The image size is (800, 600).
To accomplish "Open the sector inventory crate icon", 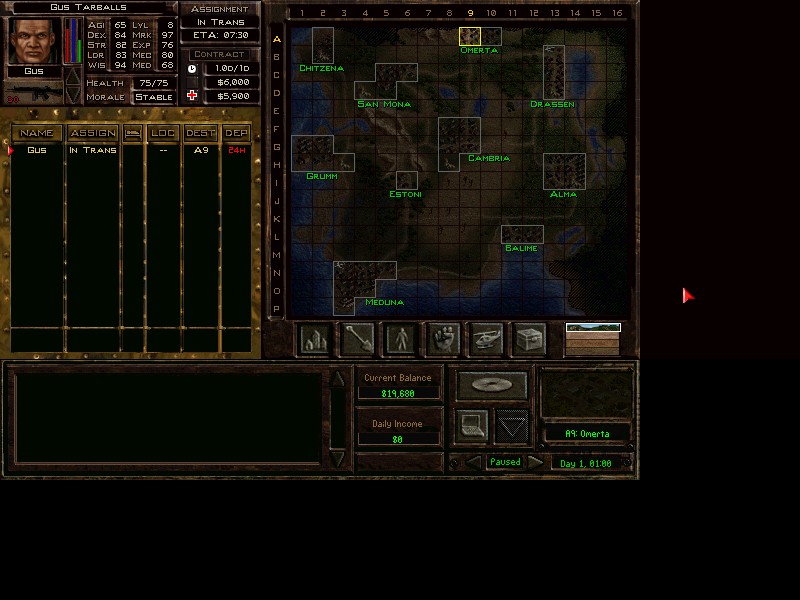I will tap(530, 340).
